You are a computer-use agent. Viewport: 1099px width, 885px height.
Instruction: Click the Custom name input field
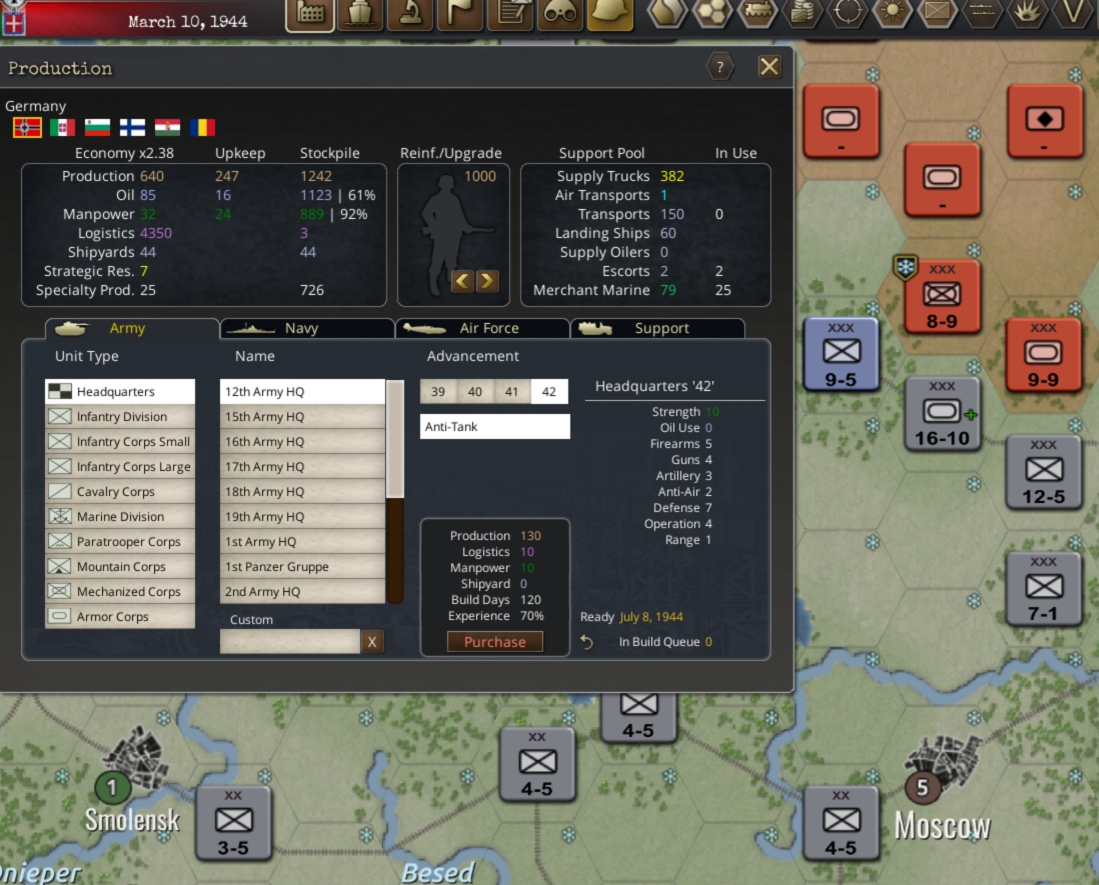pos(289,642)
